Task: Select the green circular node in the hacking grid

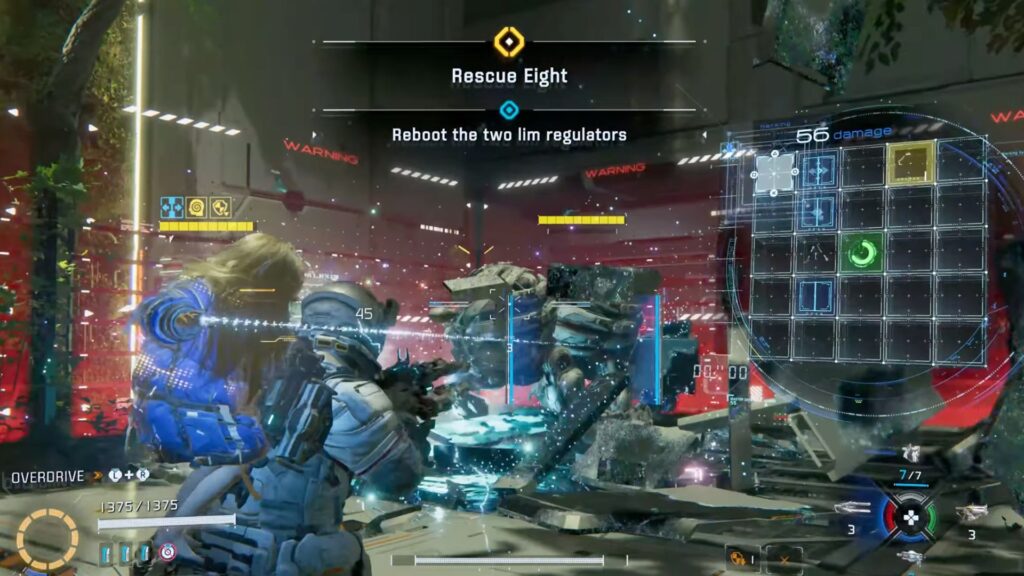Action: pyautogui.click(x=861, y=252)
